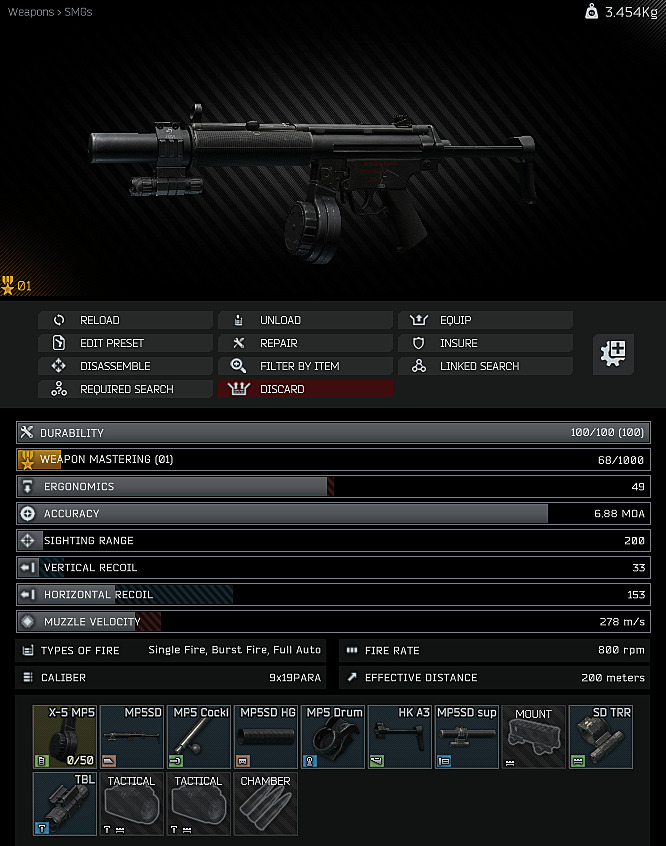Insure the weapon via INSURE

(485, 343)
